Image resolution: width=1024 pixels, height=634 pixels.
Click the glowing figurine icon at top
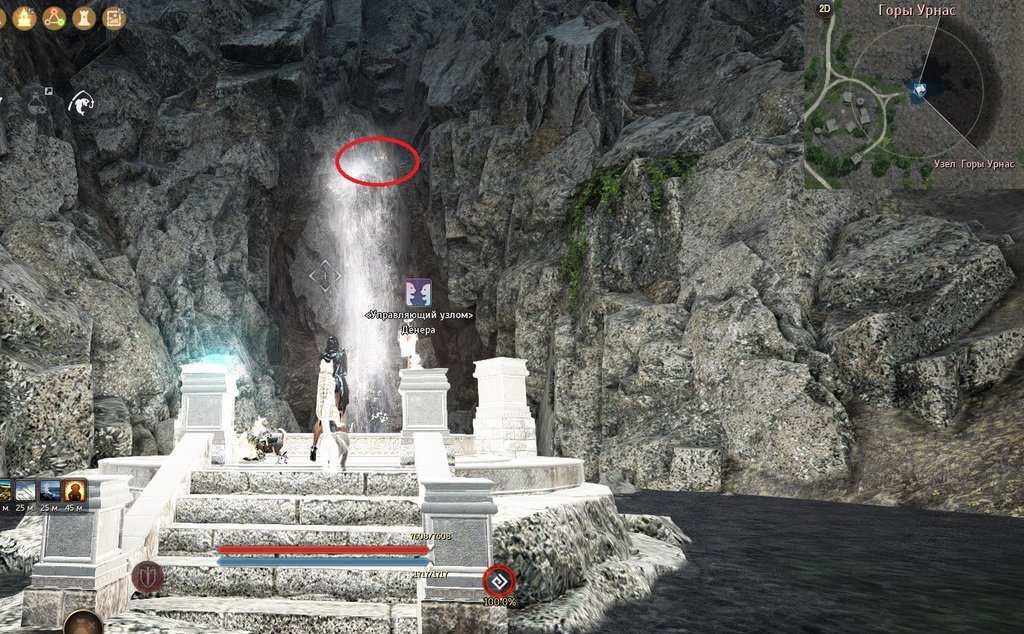23,16
